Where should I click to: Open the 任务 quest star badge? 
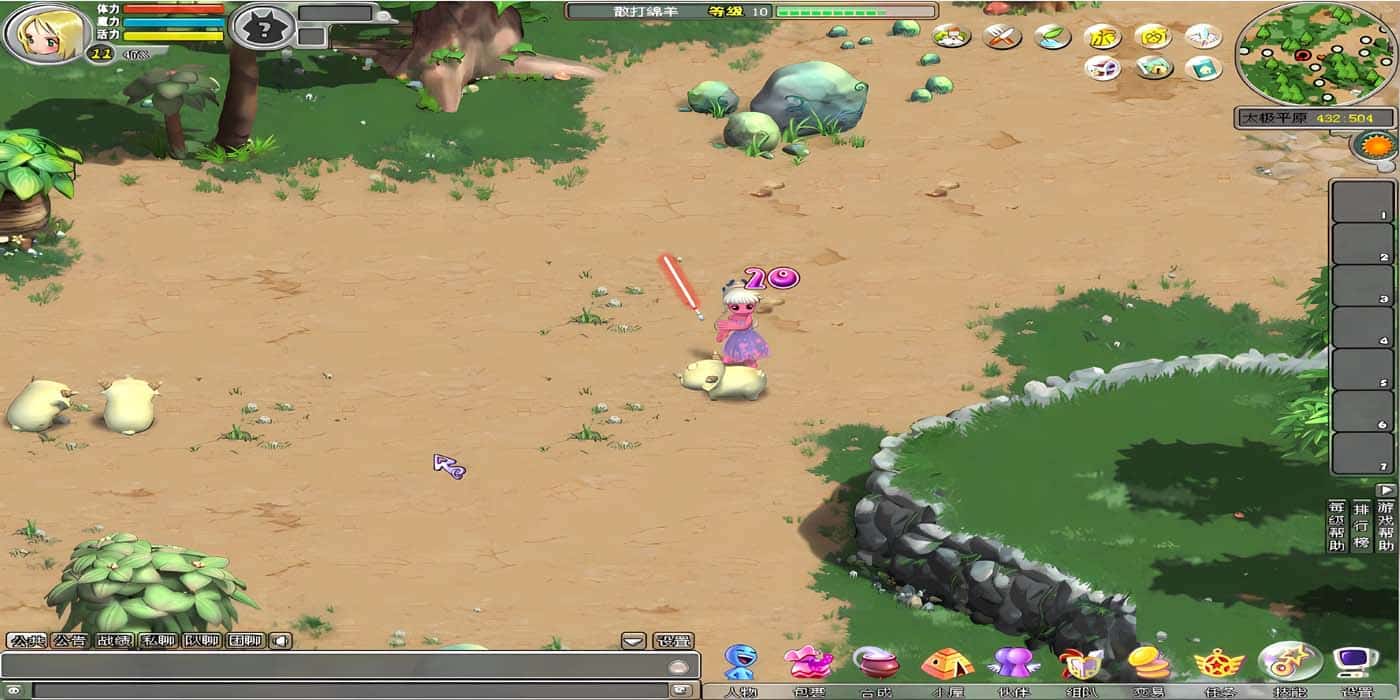click(x=1219, y=663)
